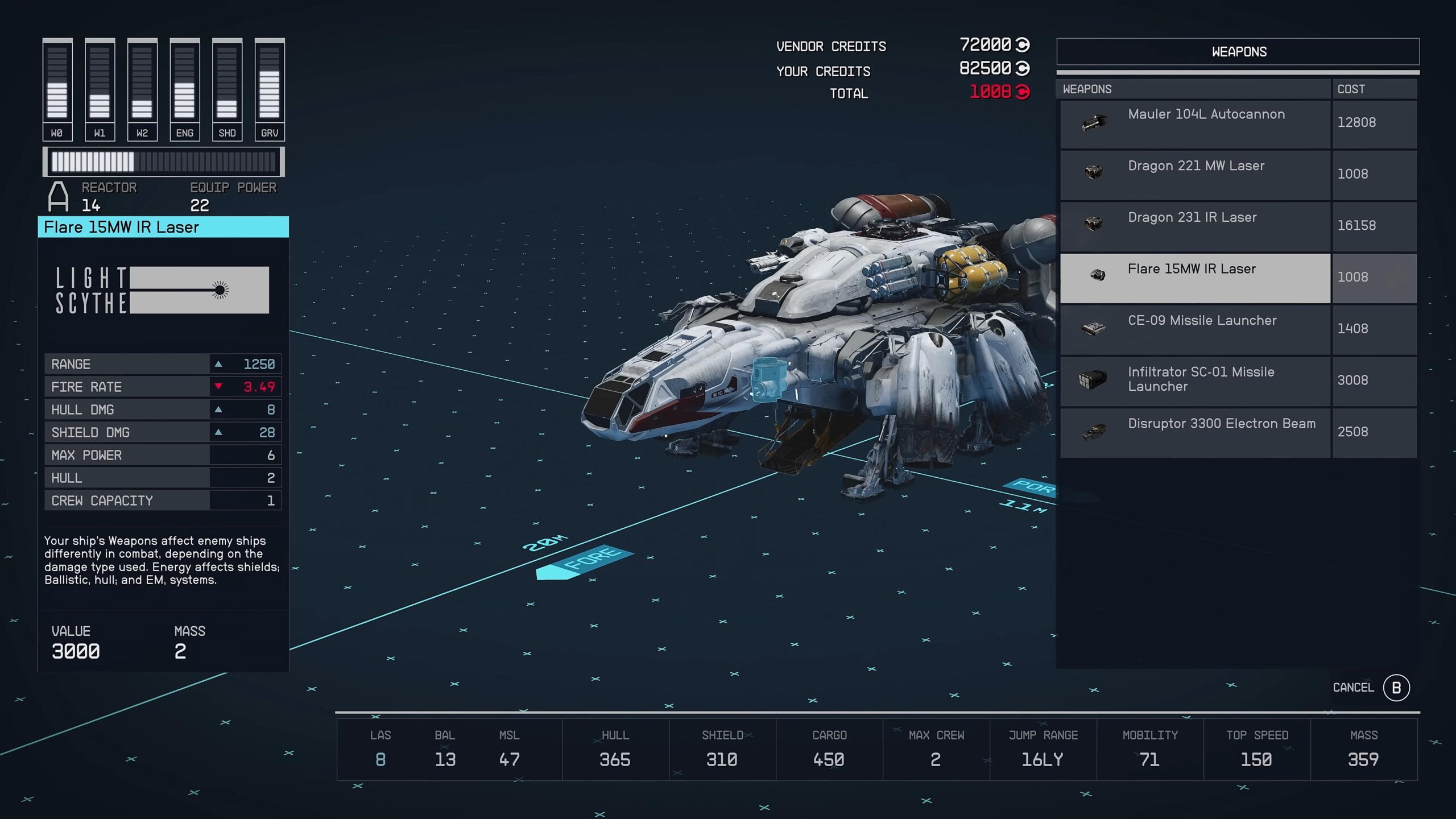Sort the list by Cost column
Image resolution: width=1456 pixels, height=819 pixels.
pyautogui.click(x=1373, y=89)
